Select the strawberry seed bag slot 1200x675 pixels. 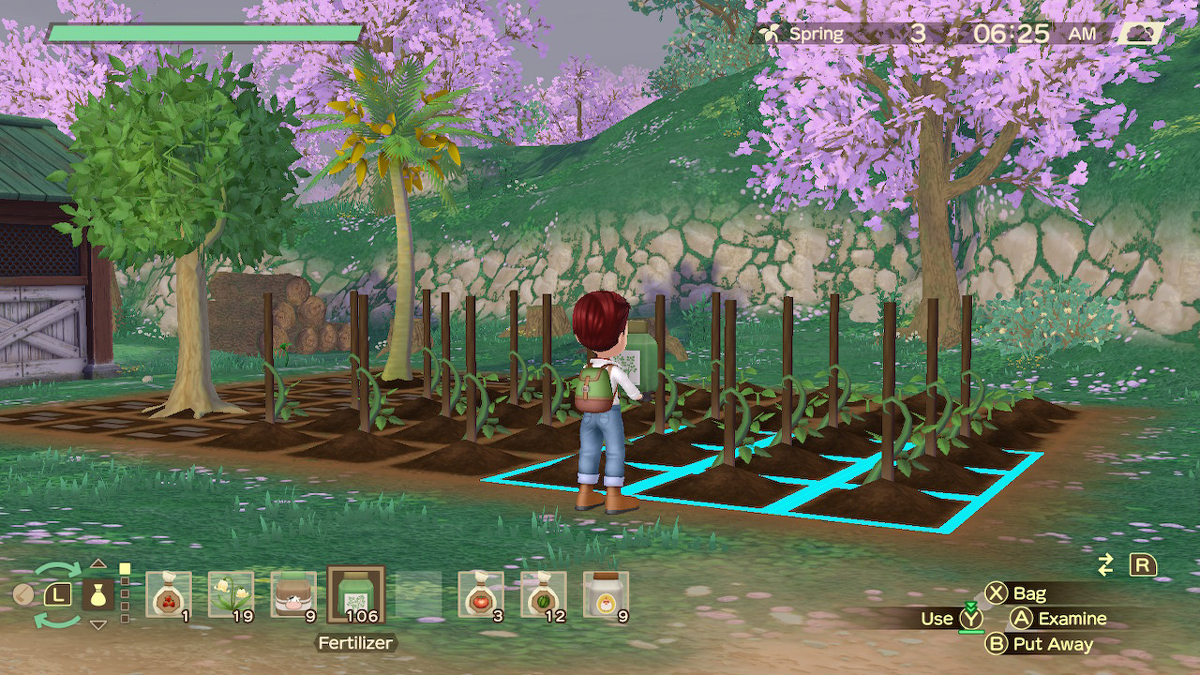168,594
